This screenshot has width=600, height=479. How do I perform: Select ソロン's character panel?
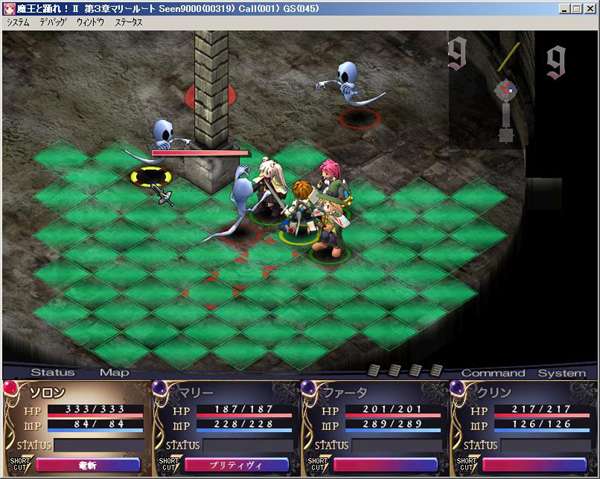(75, 420)
